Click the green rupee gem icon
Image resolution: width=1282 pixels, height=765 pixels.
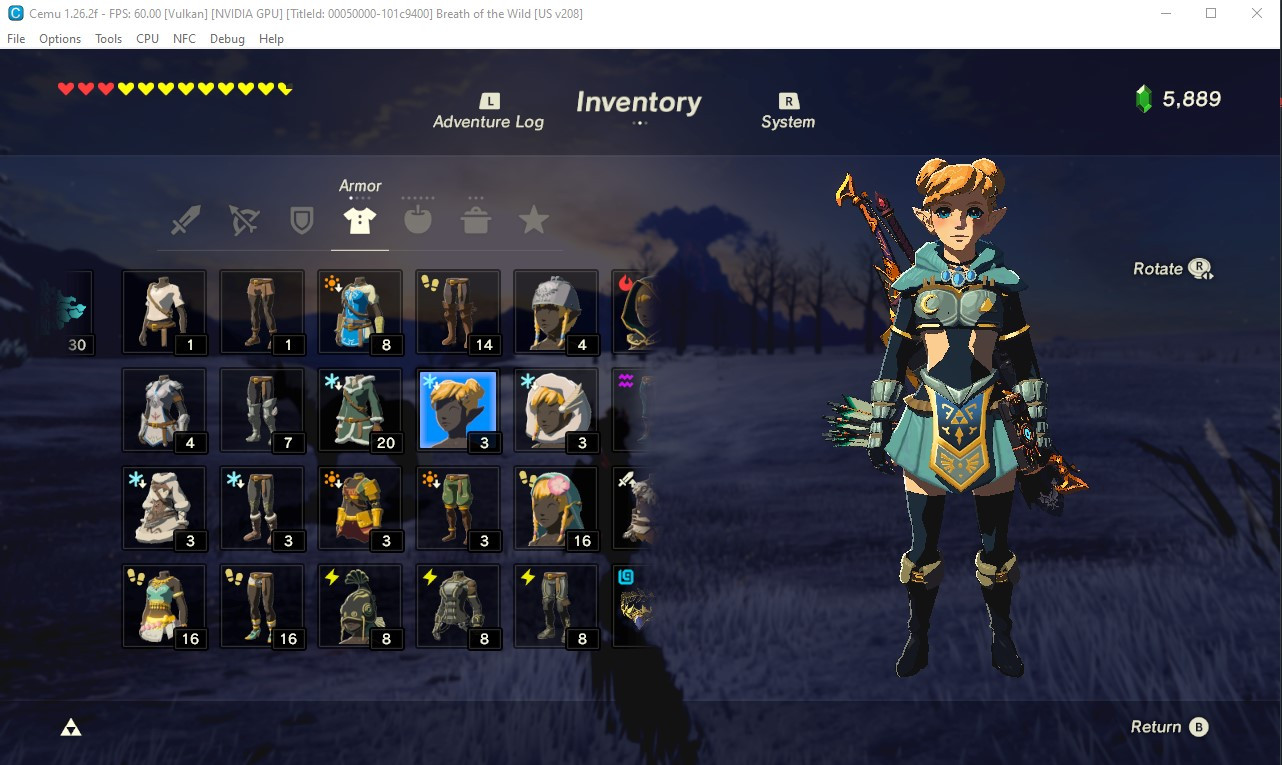click(1142, 99)
